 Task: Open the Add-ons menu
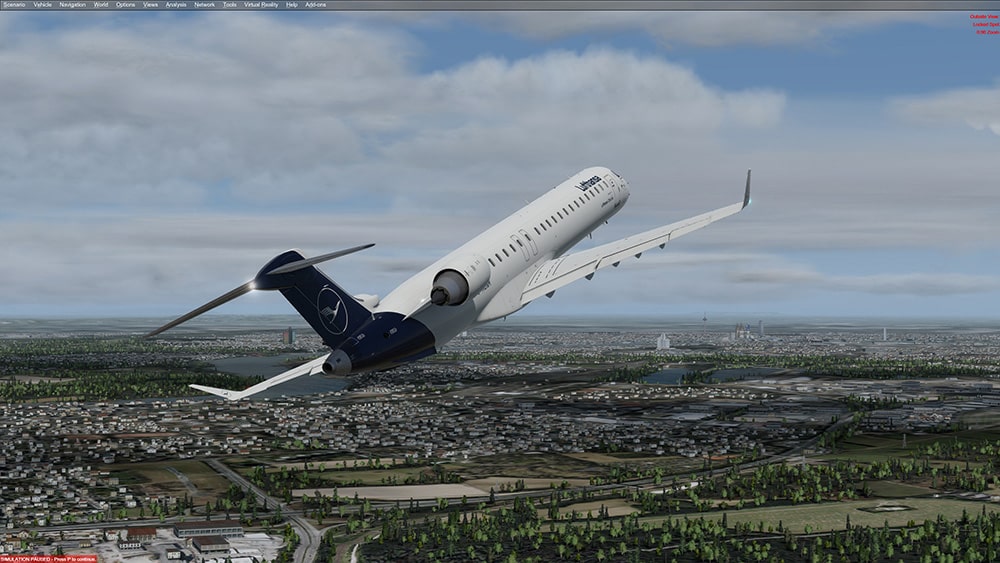315,4
